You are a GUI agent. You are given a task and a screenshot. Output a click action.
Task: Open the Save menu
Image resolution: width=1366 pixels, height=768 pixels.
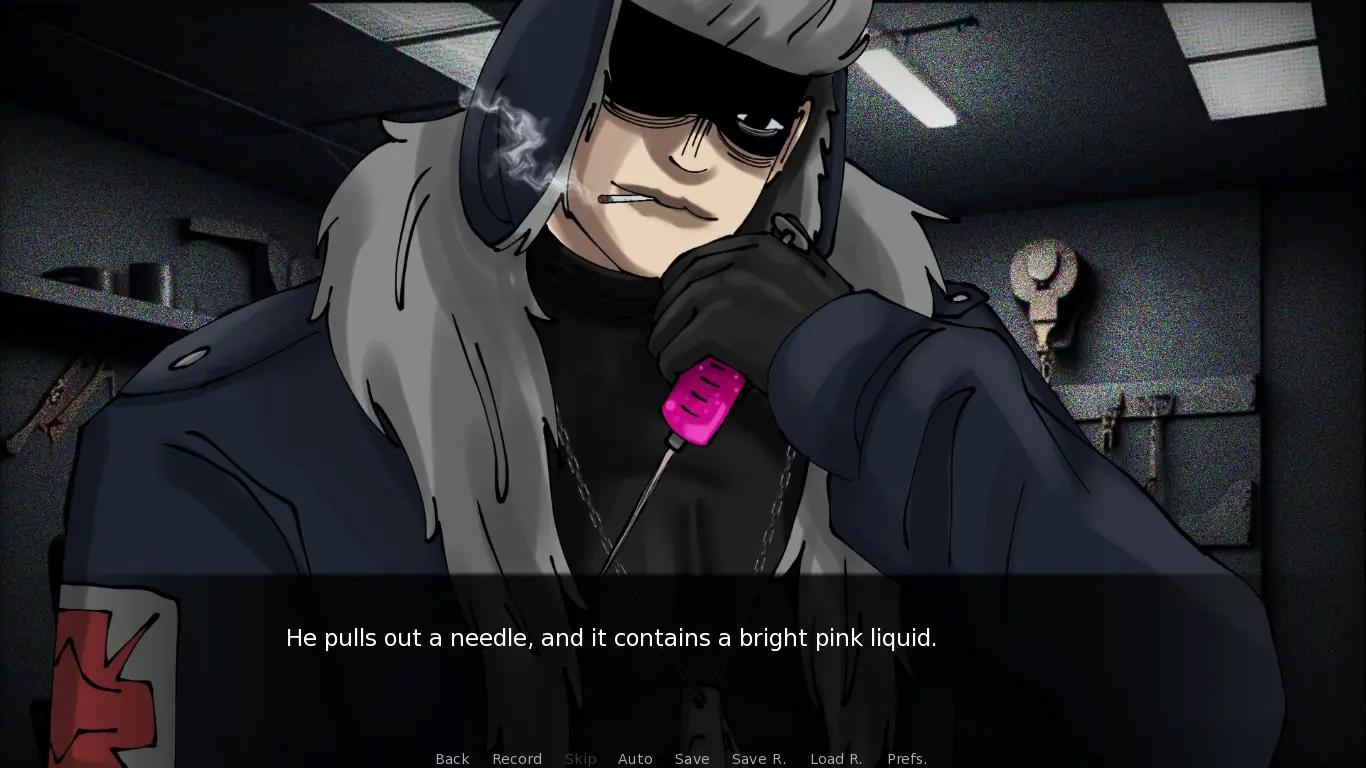pyautogui.click(x=692, y=759)
